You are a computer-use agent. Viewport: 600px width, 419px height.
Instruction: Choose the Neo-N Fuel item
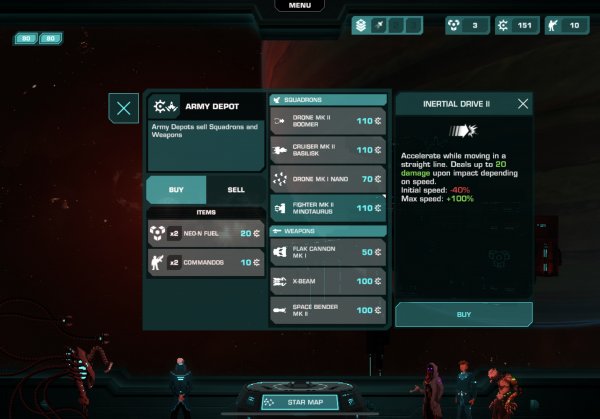click(205, 233)
